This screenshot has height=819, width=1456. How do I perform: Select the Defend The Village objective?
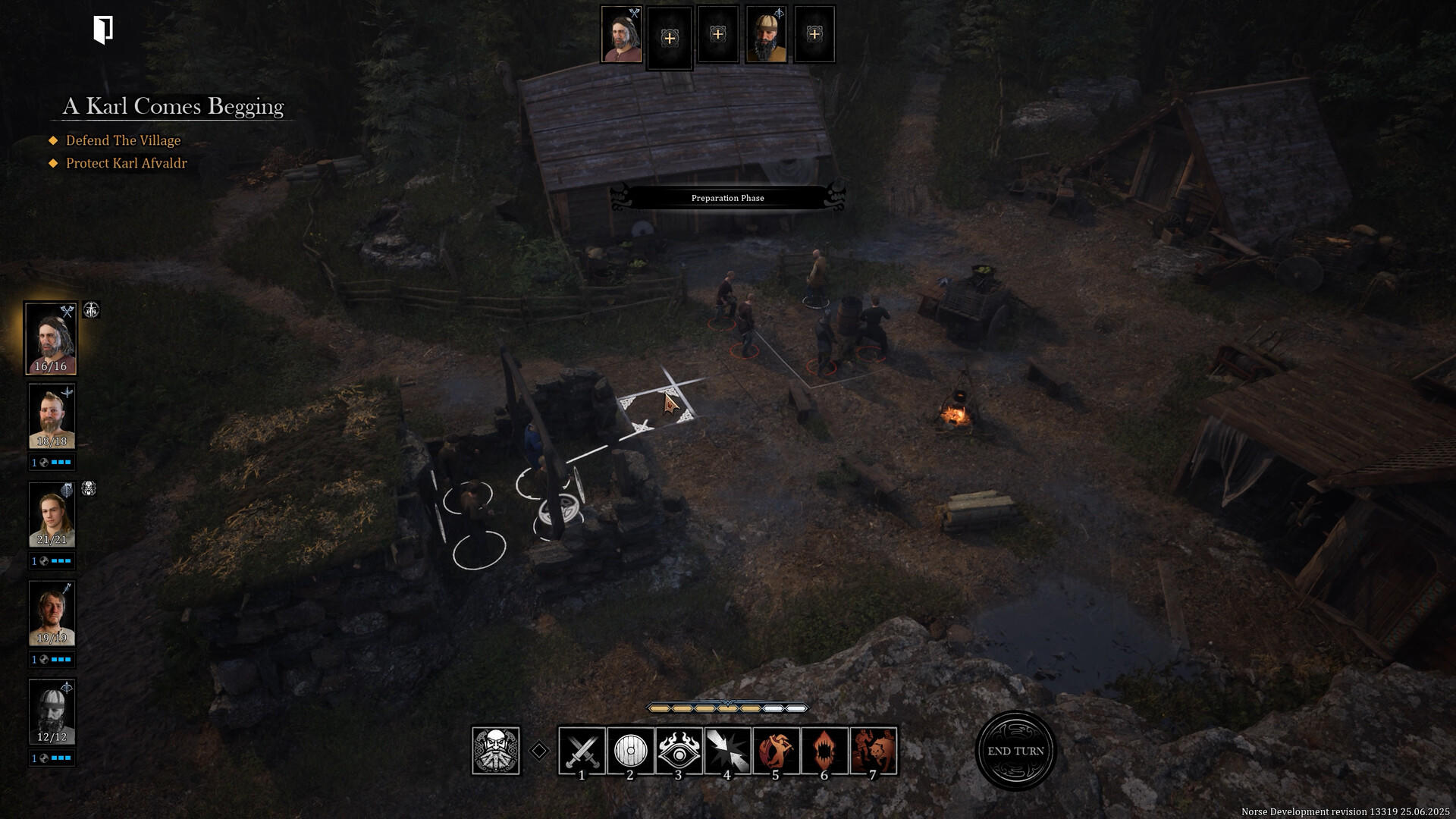tap(122, 140)
